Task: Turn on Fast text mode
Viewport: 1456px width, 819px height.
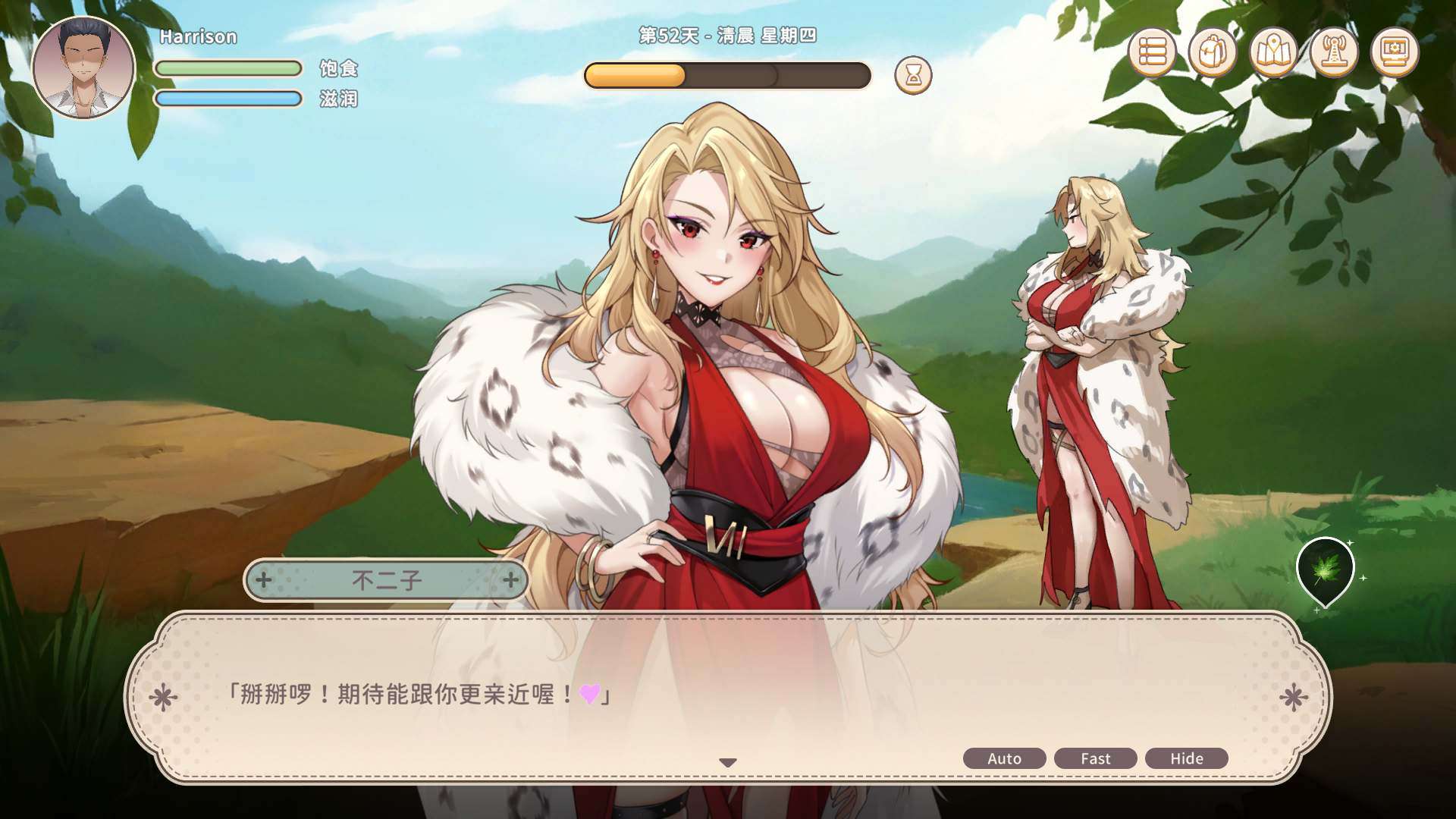Action: click(x=1095, y=758)
